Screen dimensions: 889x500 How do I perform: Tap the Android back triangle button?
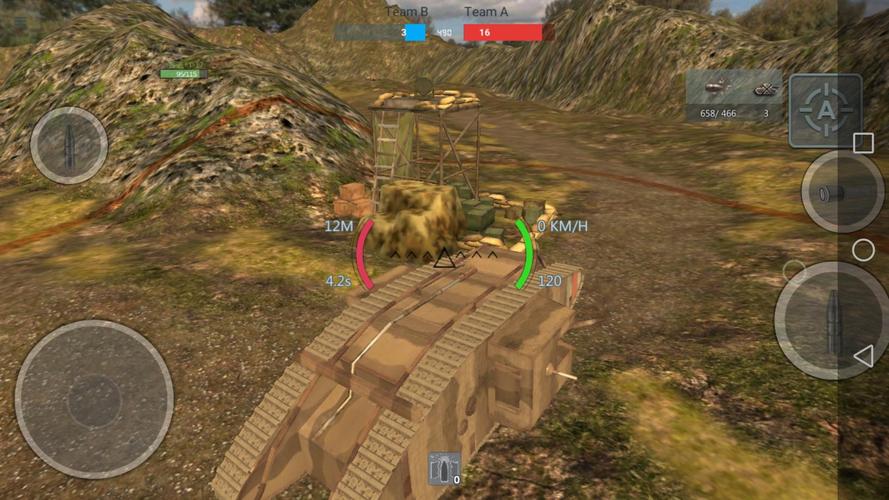tap(863, 355)
